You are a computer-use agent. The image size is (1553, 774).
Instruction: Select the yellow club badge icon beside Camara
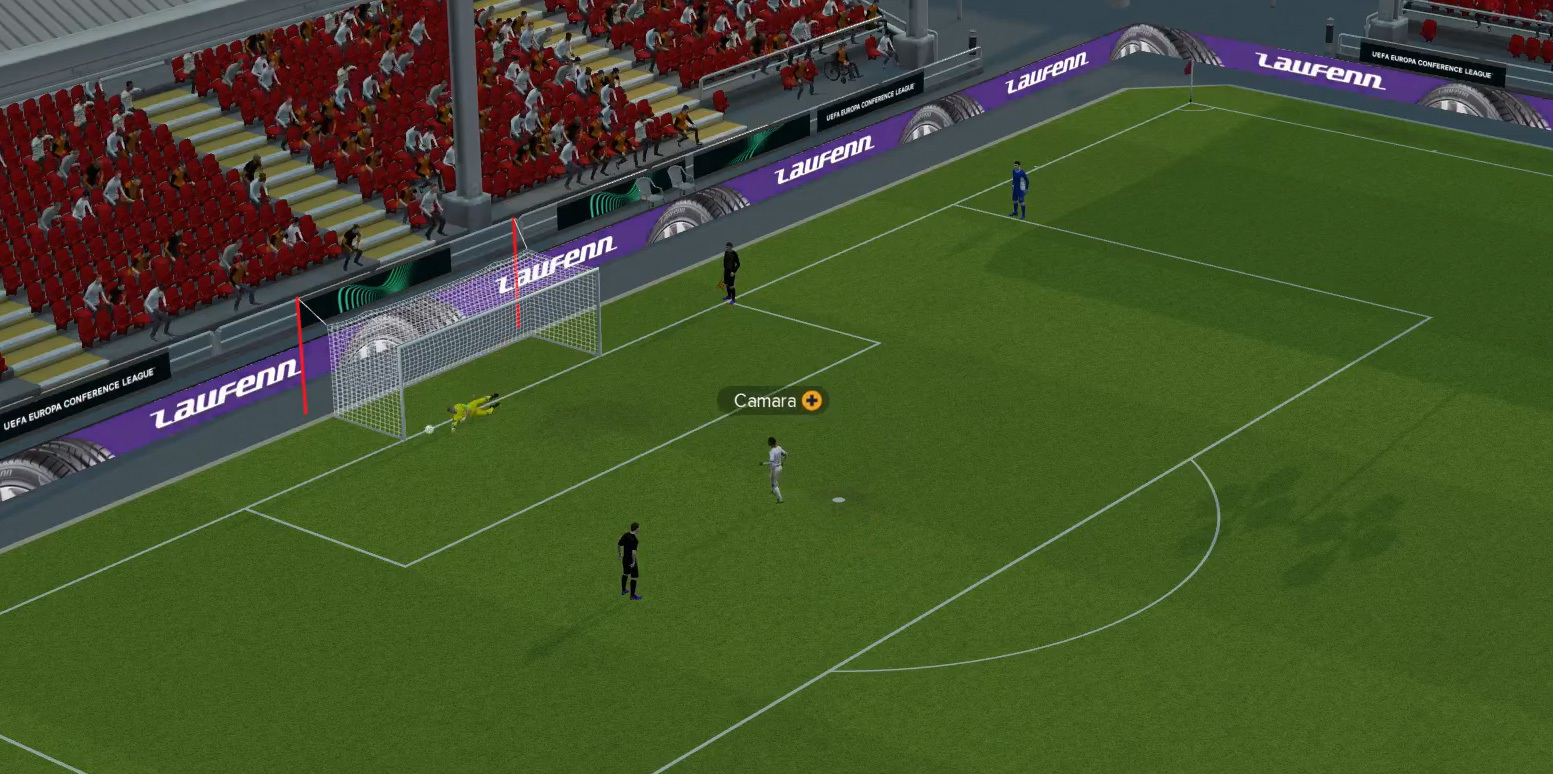click(810, 401)
